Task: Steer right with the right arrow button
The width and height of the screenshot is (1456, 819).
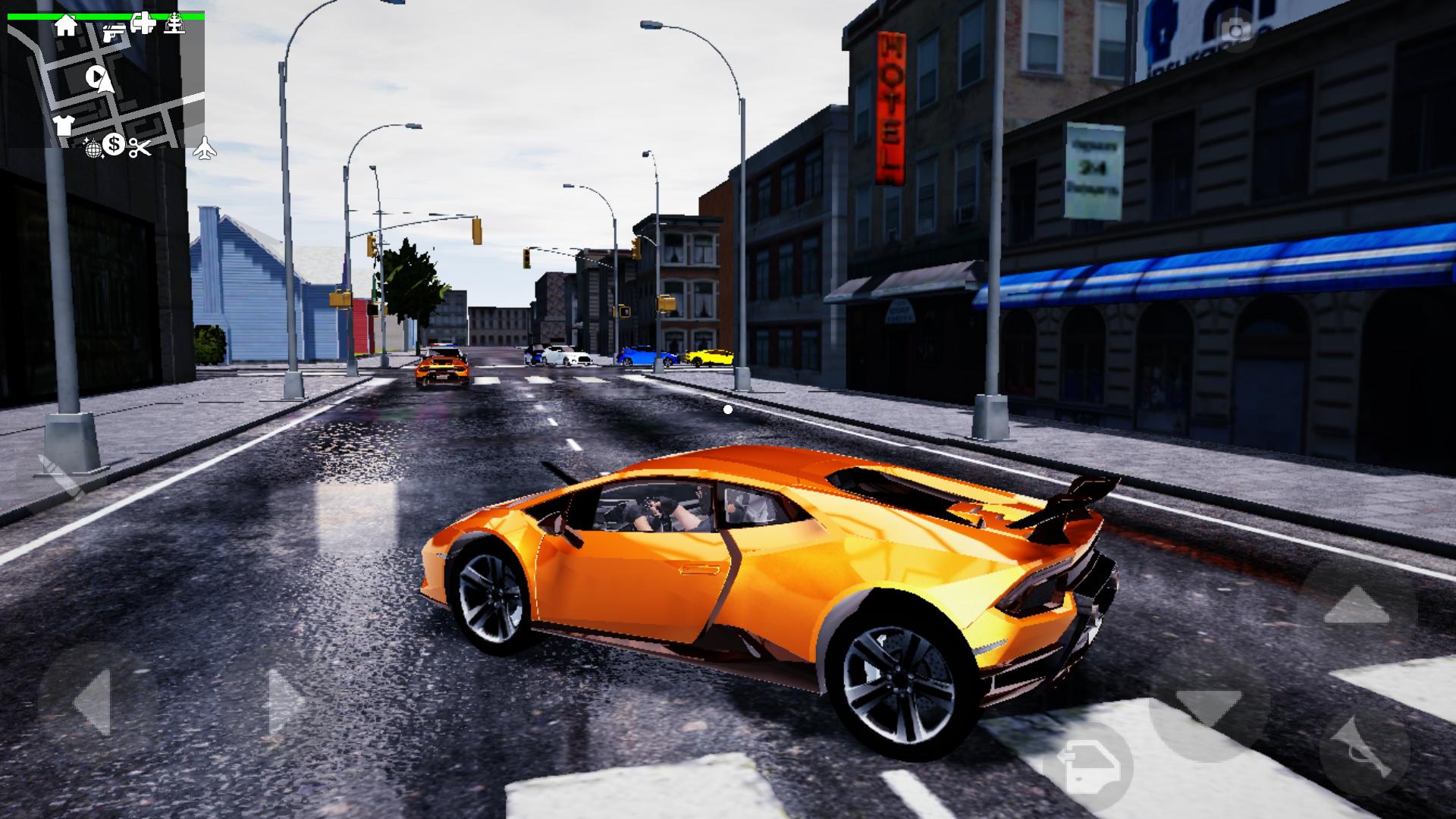Action: (285, 701)
